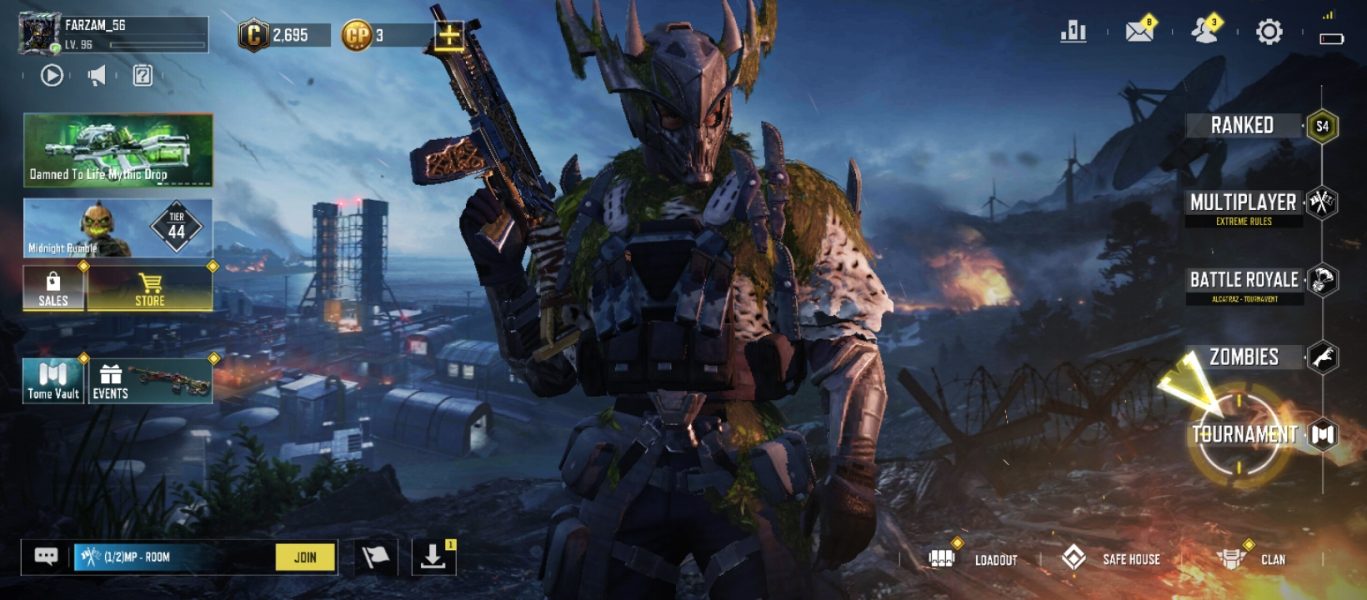Select the Multiplayer game mode

(x=1243, y=203)
